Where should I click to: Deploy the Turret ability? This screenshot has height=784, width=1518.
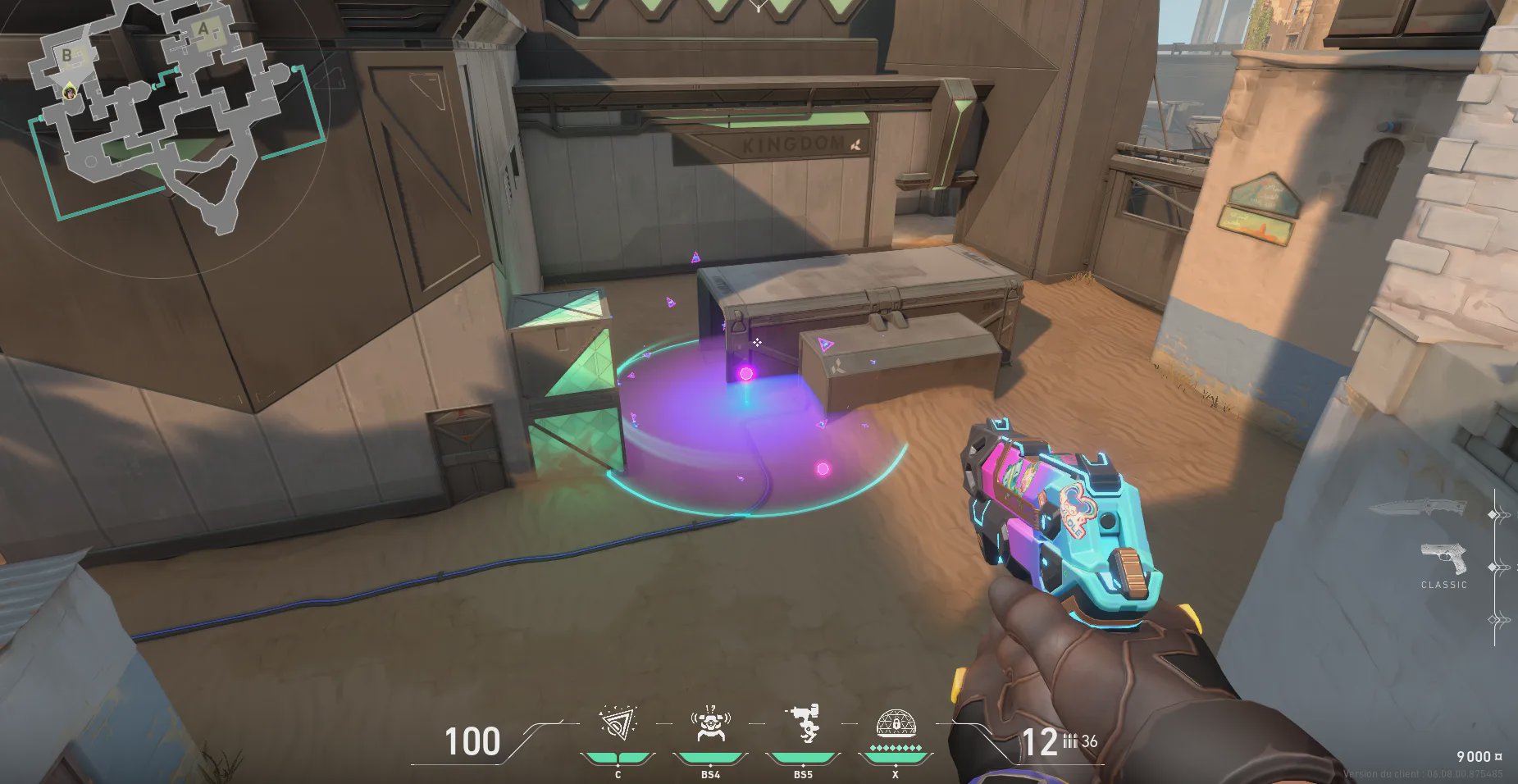803,724
